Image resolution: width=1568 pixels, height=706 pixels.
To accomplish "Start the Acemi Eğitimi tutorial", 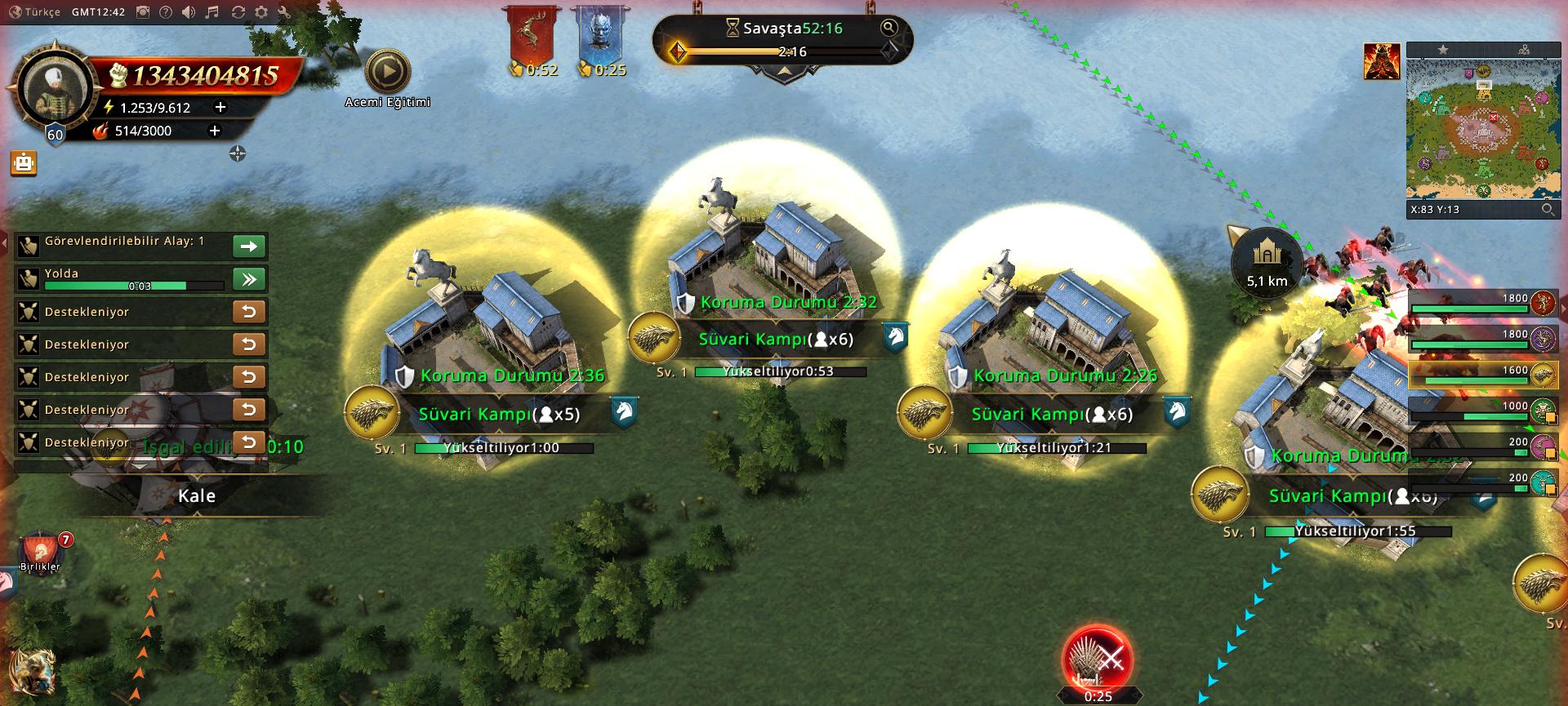I will tap(387, 73).
